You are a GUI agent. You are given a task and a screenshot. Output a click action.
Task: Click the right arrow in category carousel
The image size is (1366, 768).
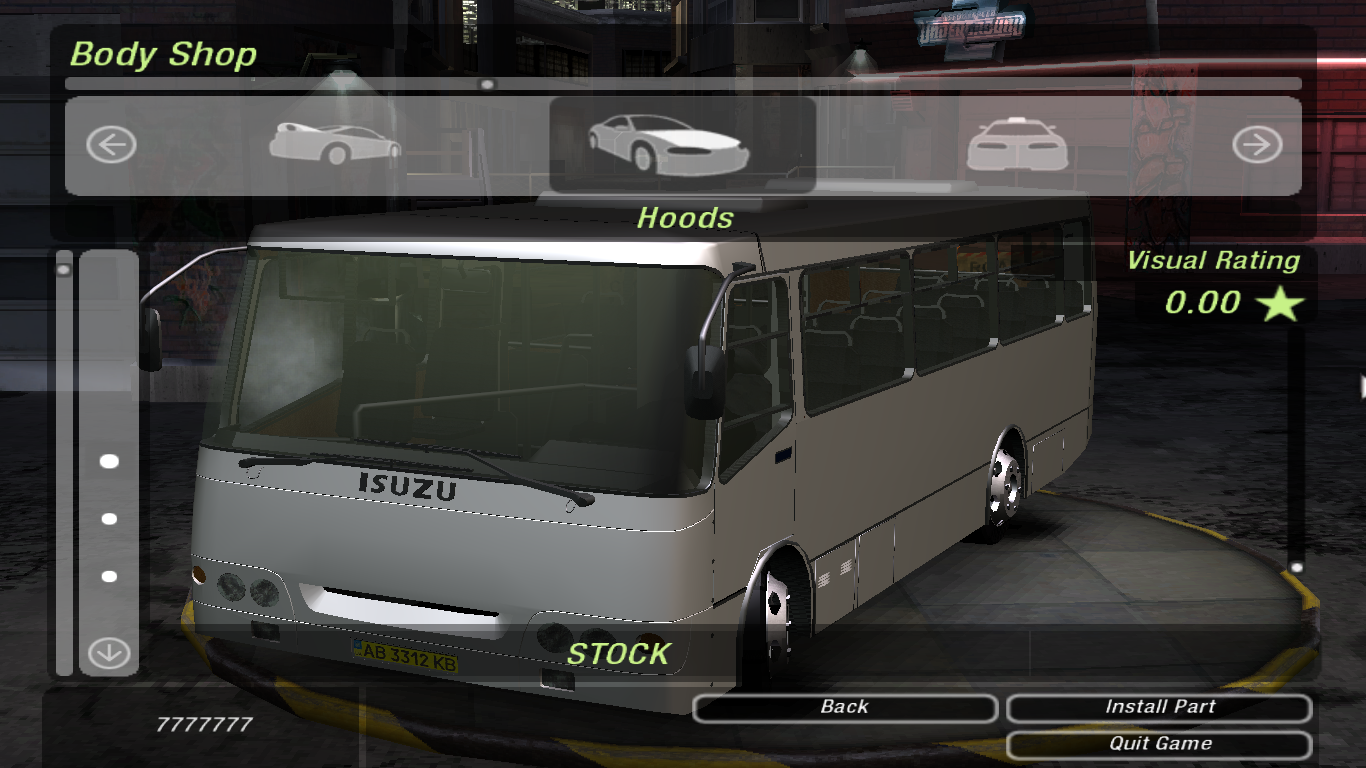[x=1256, y=146]
